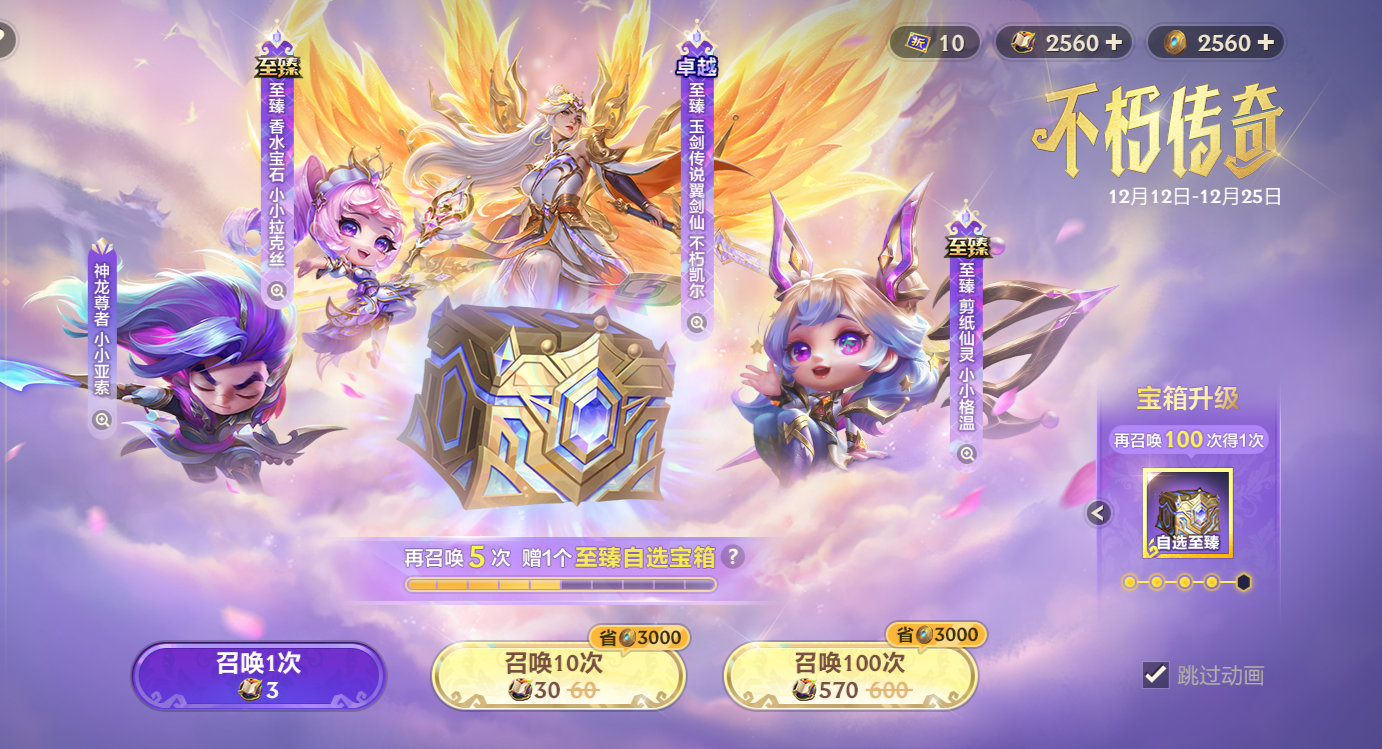Preview 不朽凯尔 with magnifier icon
1382x749 pixels.
pos(697,323)
